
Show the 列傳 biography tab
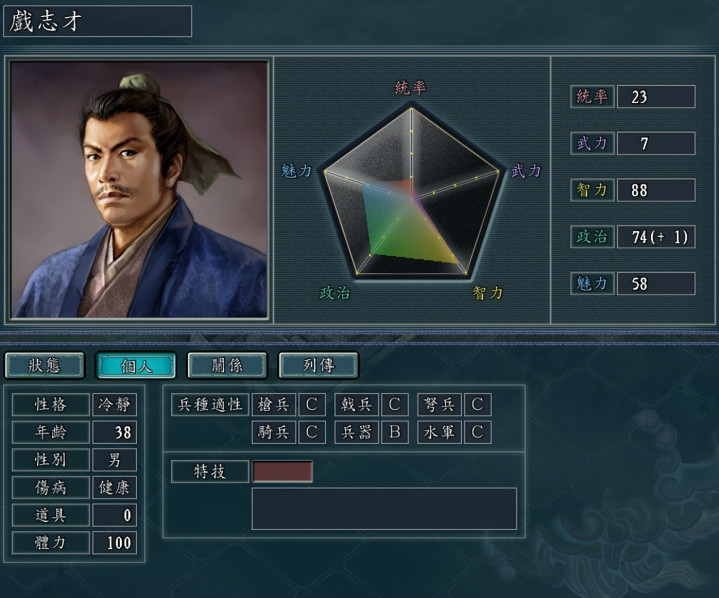click(x=318, y=365)
